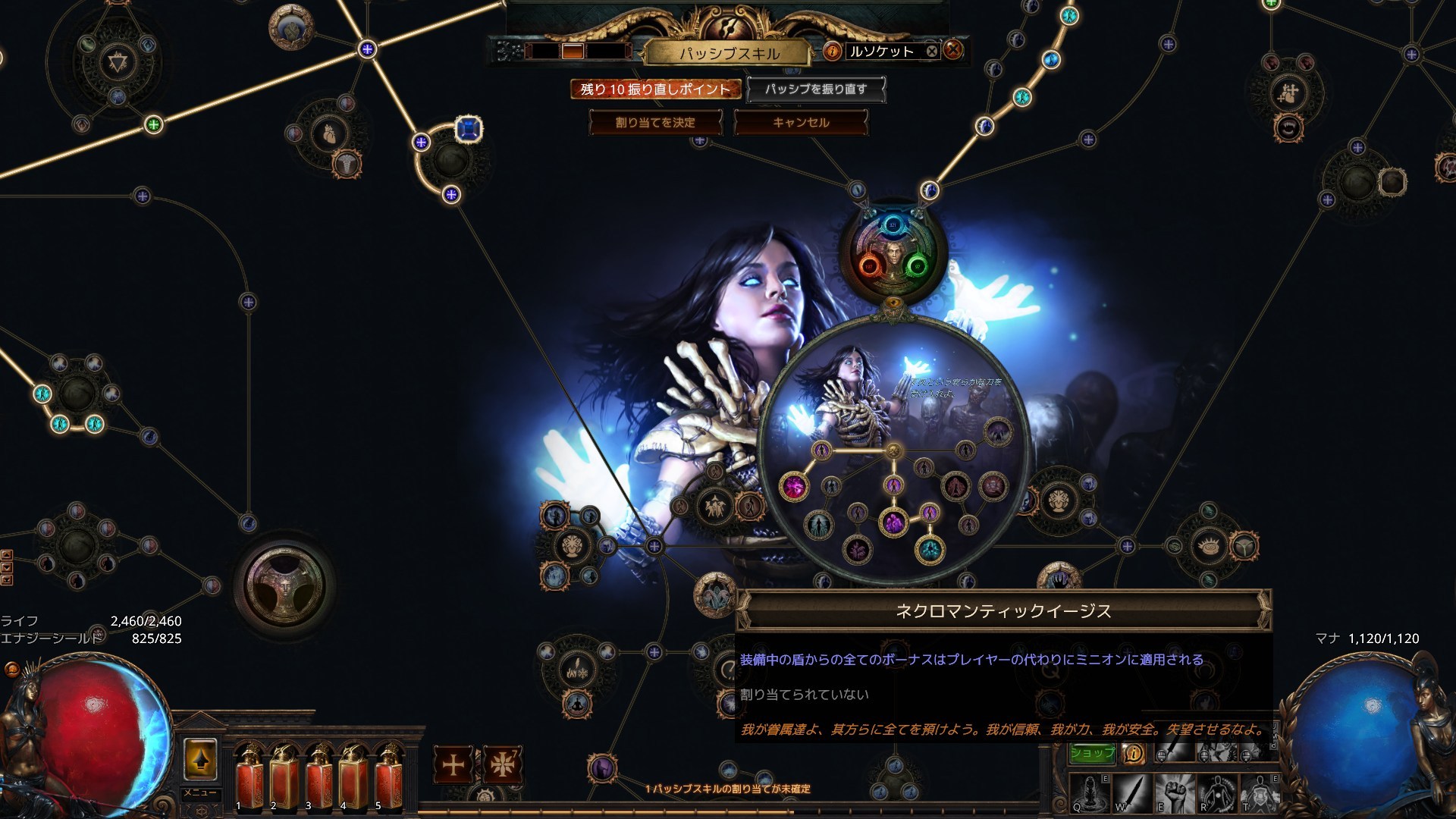Close the passive skill tree window

coord(954,51)
